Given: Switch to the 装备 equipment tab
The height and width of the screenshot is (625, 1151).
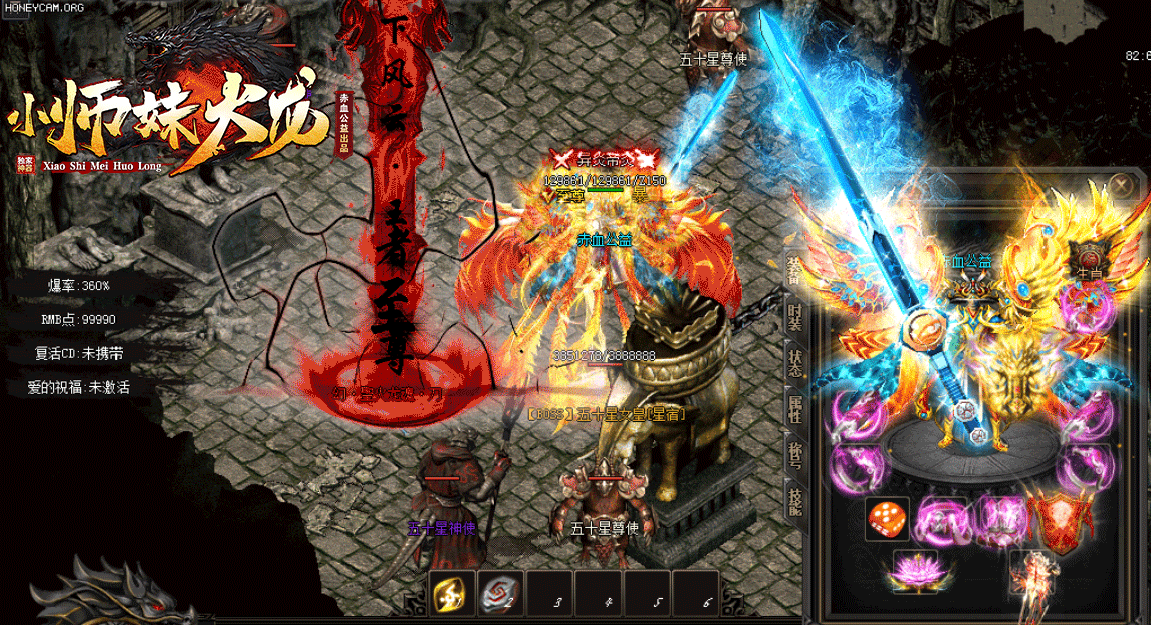Looking at the screenshot, I should (x=795, y=266).
